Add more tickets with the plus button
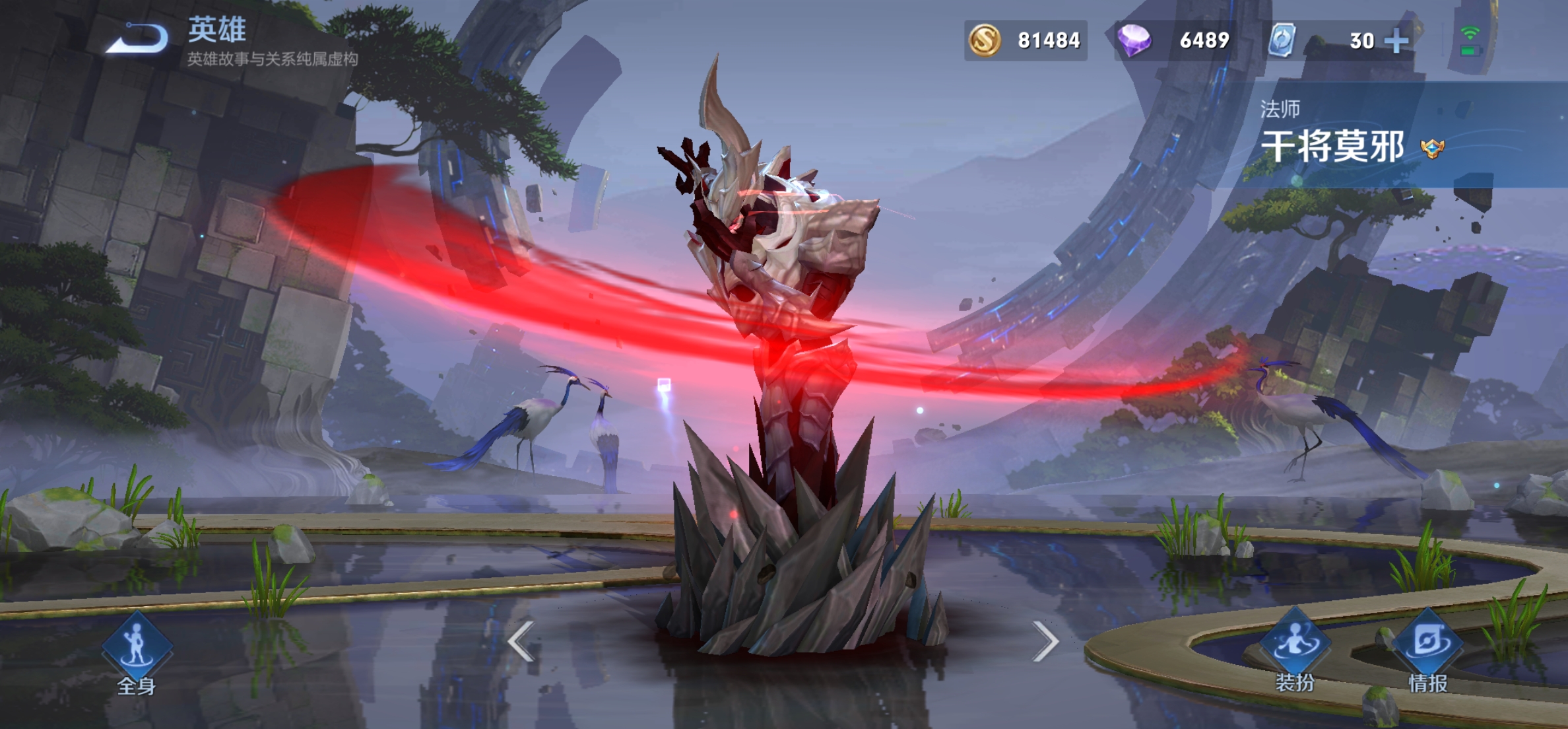This screenshot has height=729, width=1568. point(1396,41)
